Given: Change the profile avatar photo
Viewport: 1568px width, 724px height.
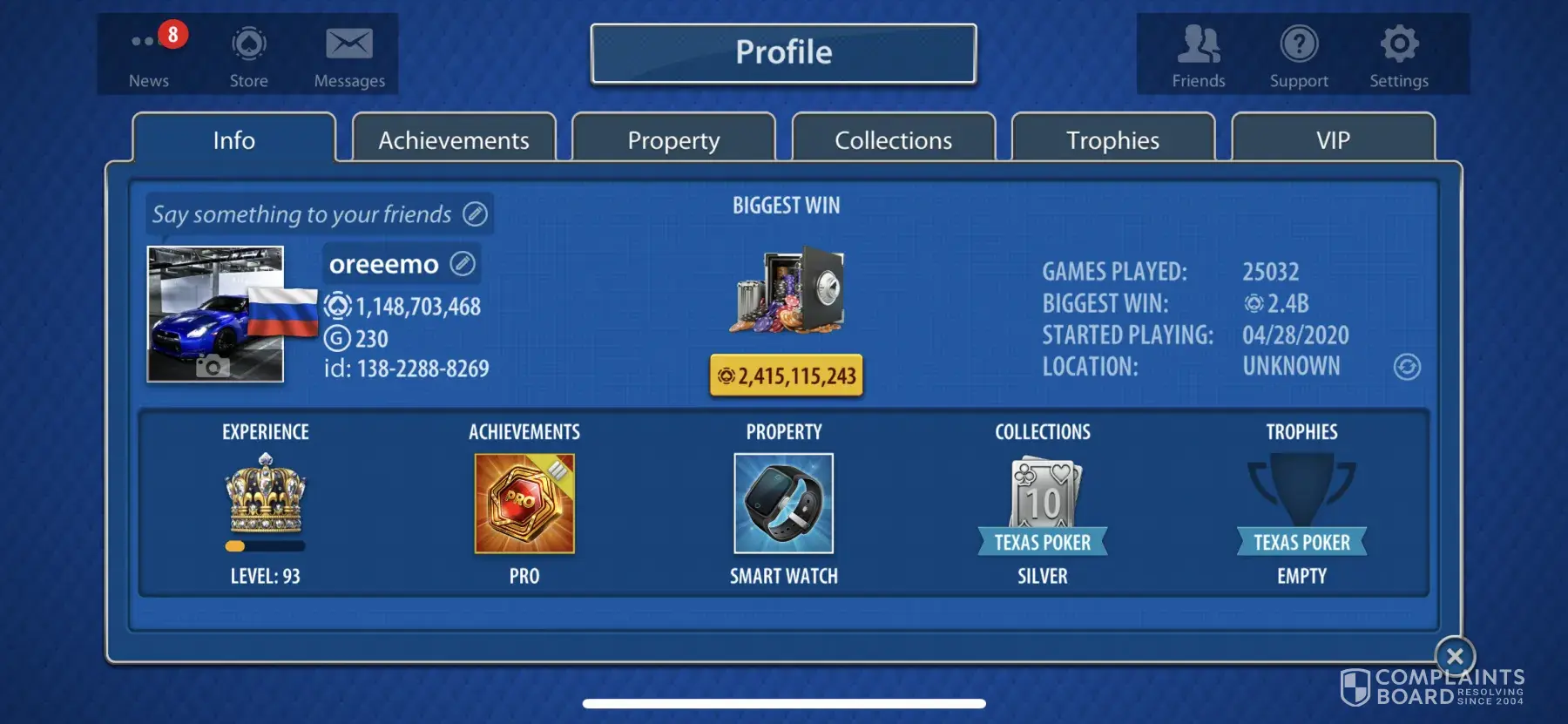Looking at the screenshot, I should coord(213,366).
